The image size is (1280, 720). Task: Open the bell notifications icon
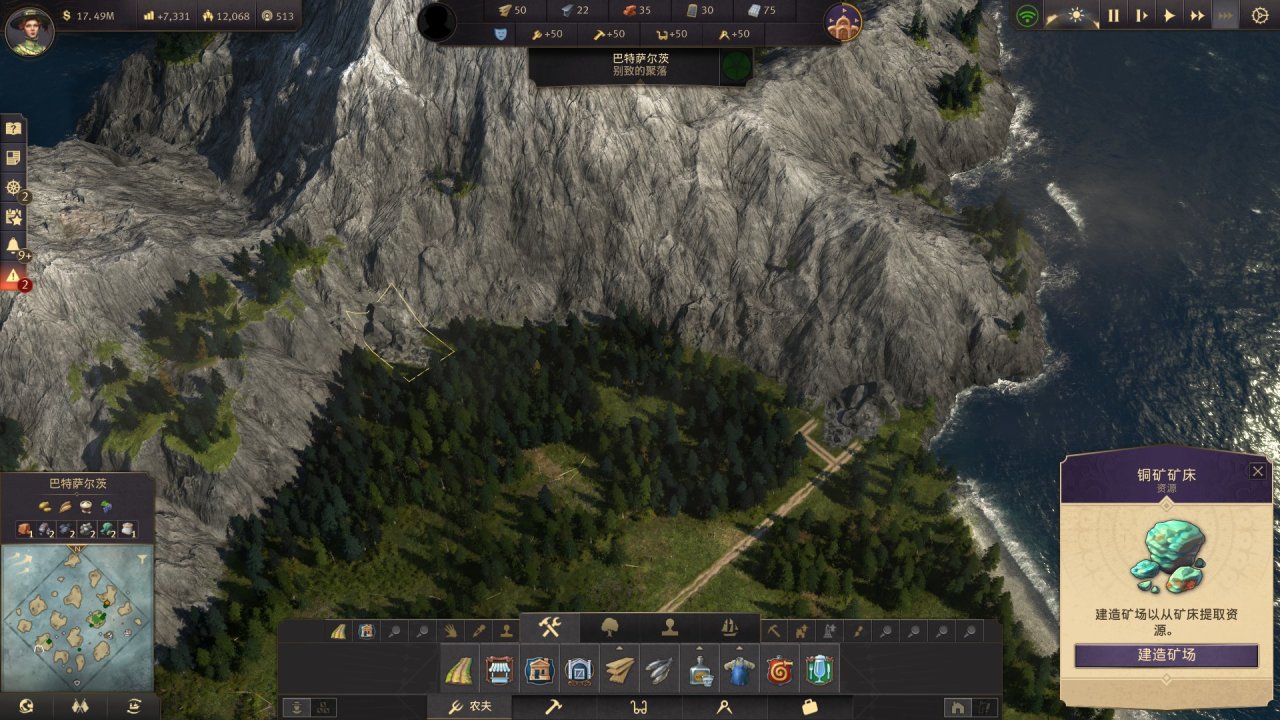point(13,245)
